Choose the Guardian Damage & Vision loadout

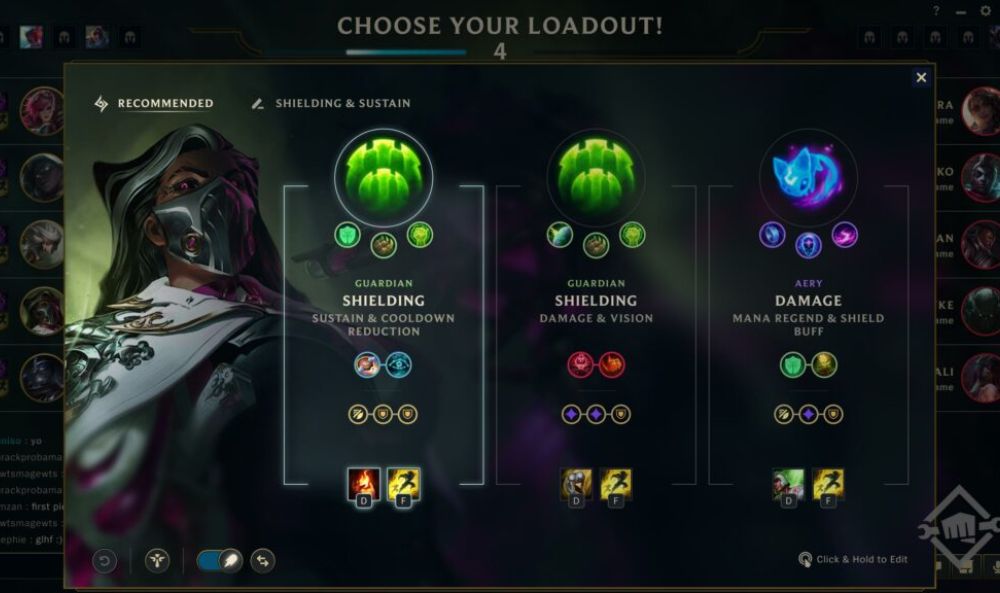coord(596,300)
